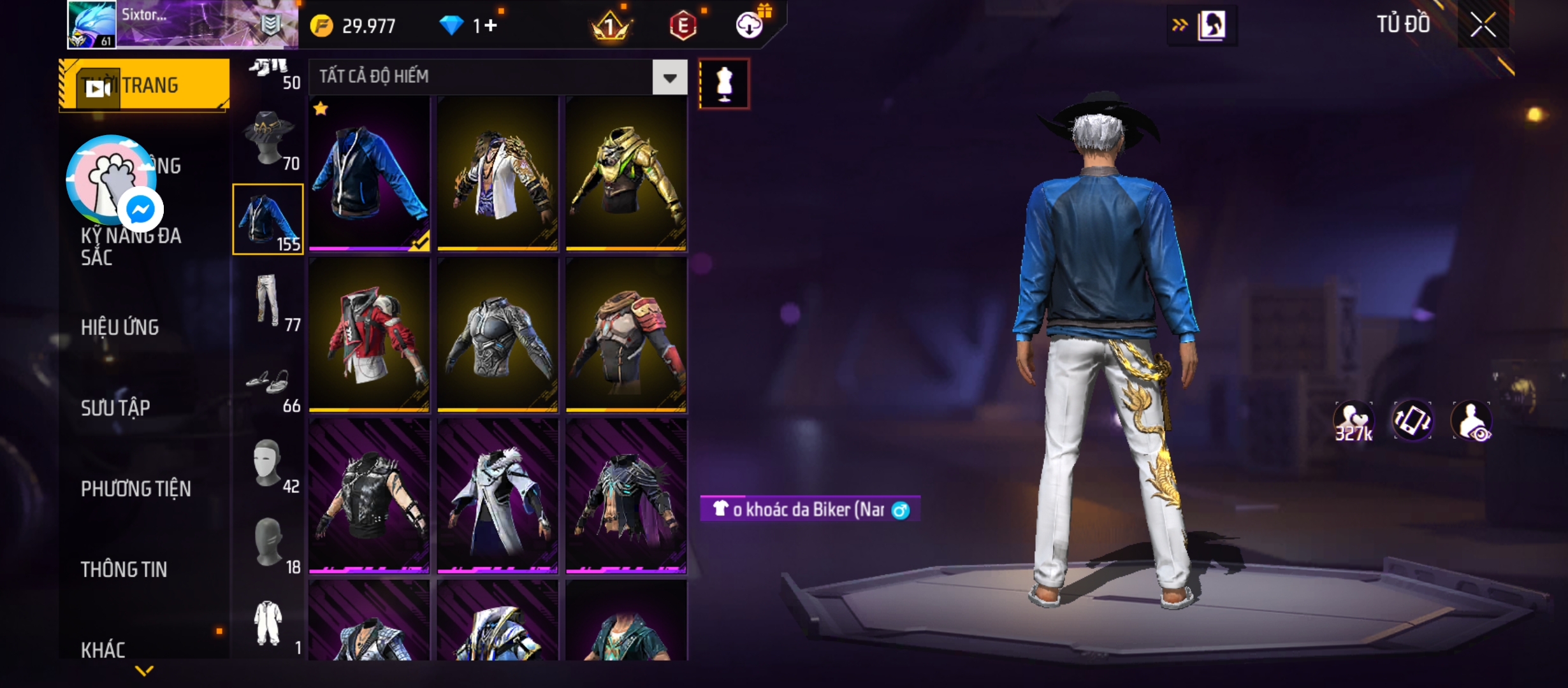
Task: Choose the silver gray armor top
Action: click(498, 335)
